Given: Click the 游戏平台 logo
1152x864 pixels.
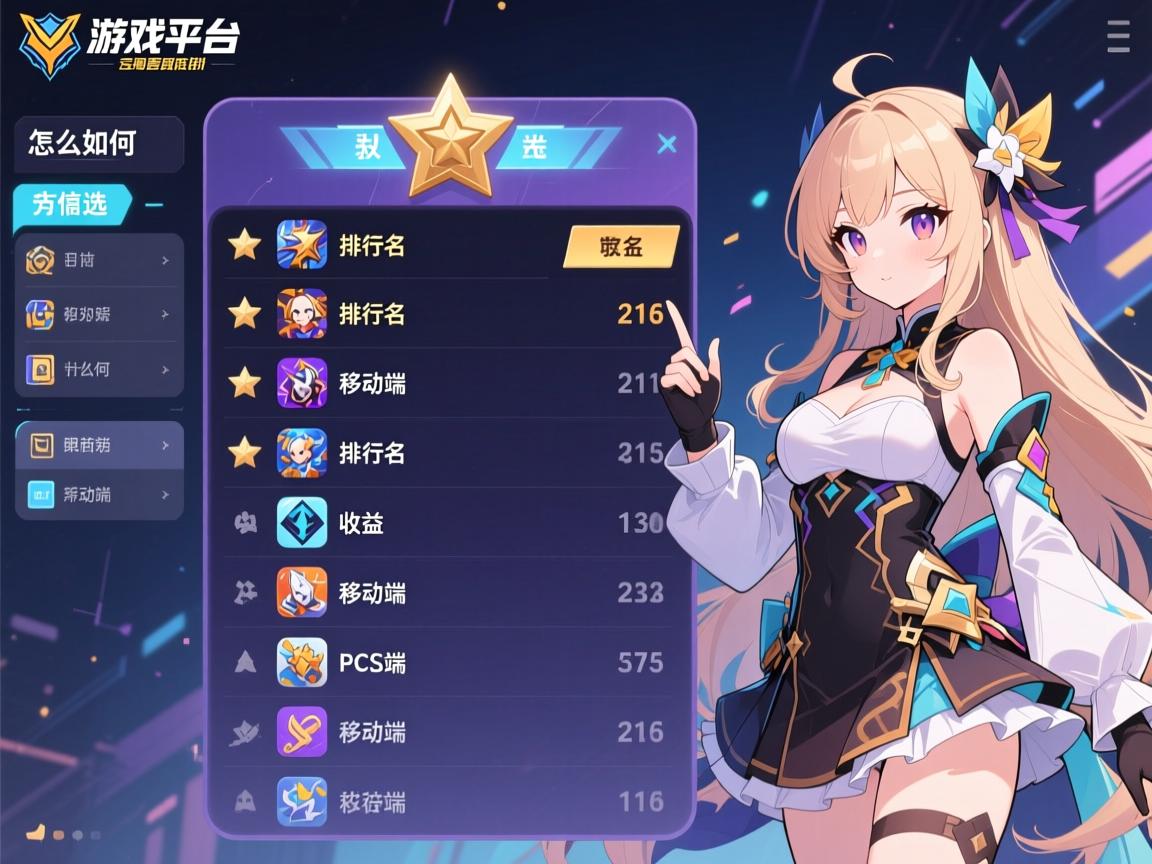Looking at the screenshot, I should [130, 42].
